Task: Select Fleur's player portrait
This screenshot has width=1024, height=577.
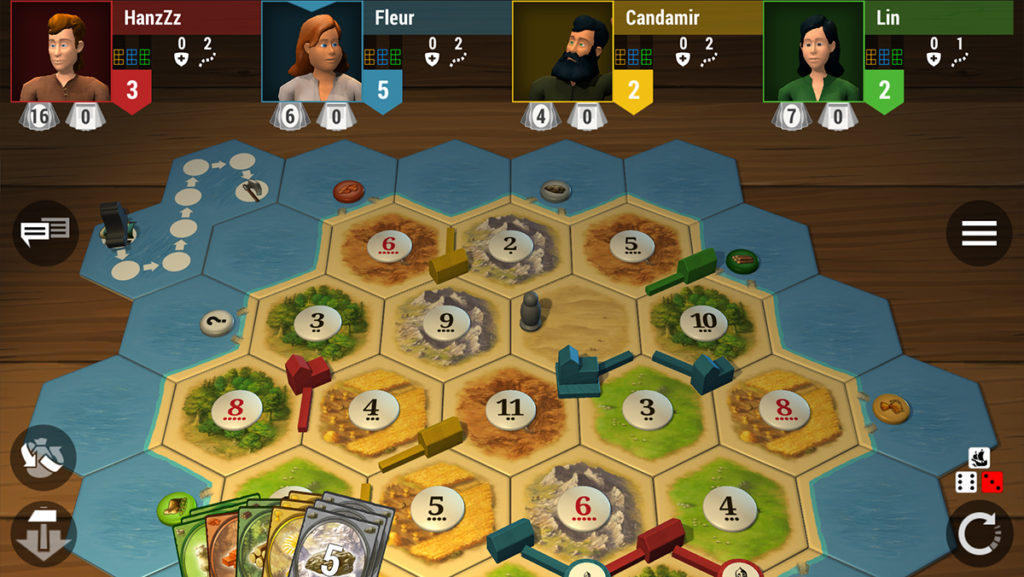Action: pyautogui.click(x=312, y=51)
